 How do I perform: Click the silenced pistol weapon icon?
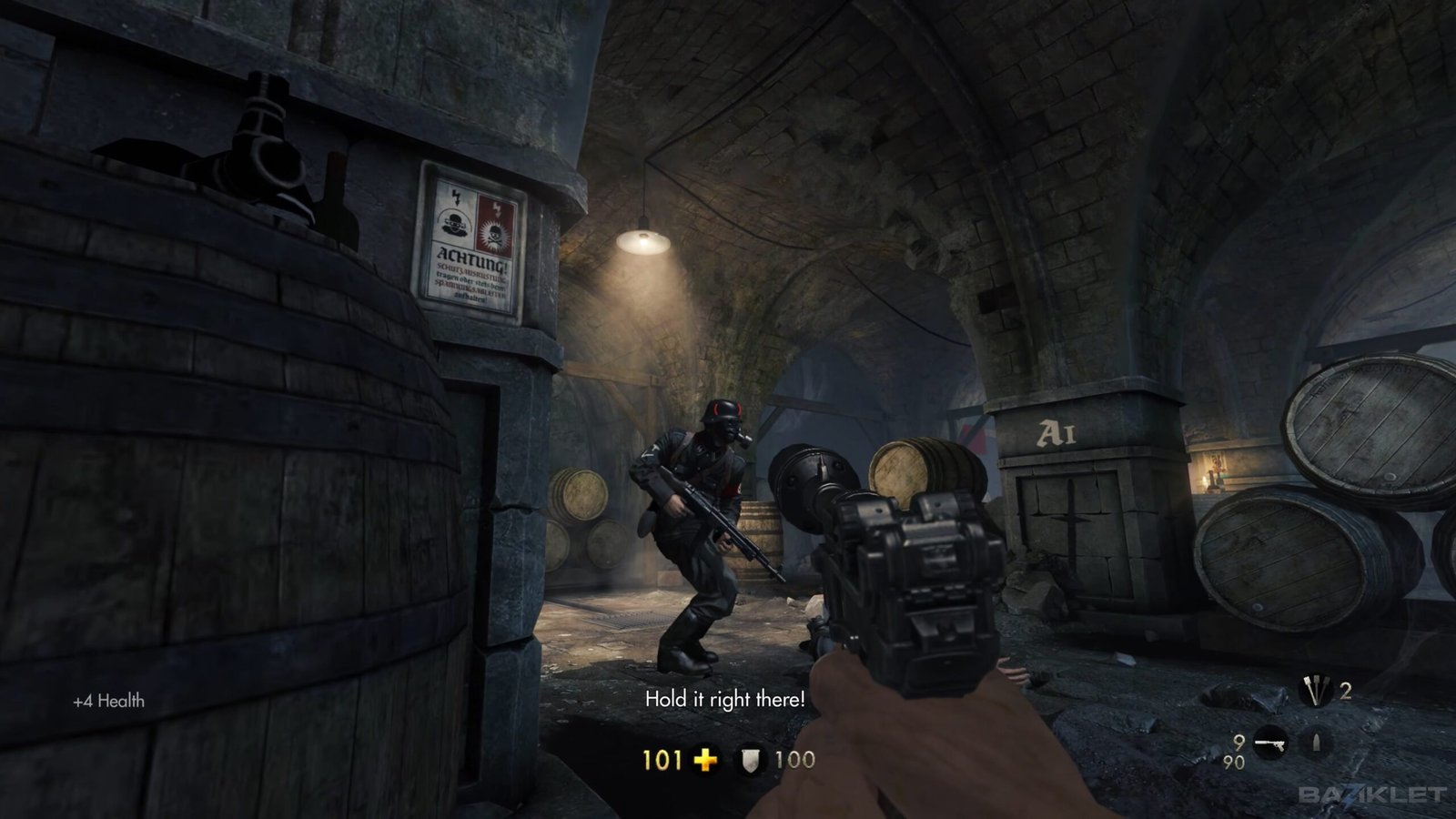1272,743
